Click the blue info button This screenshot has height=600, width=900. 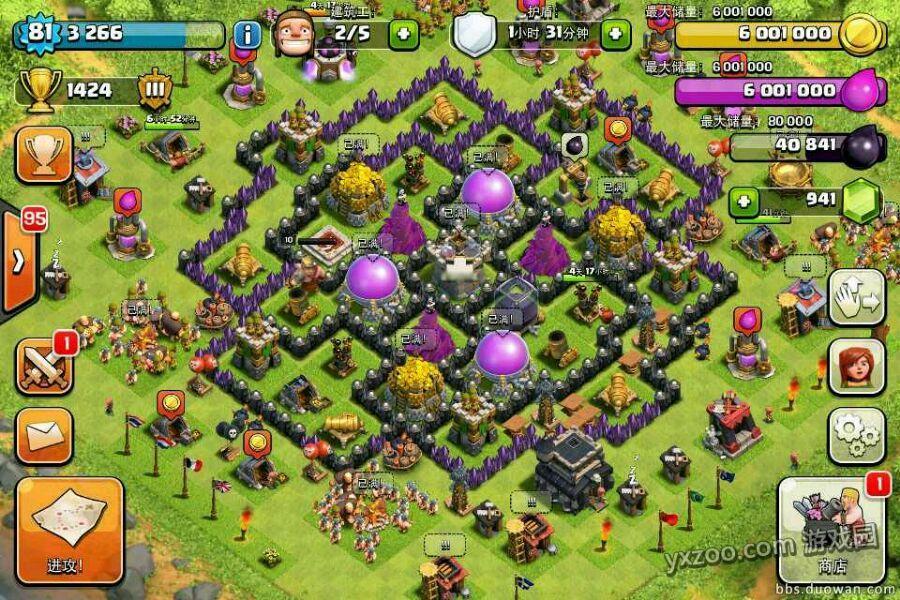(x=247, y=35)
